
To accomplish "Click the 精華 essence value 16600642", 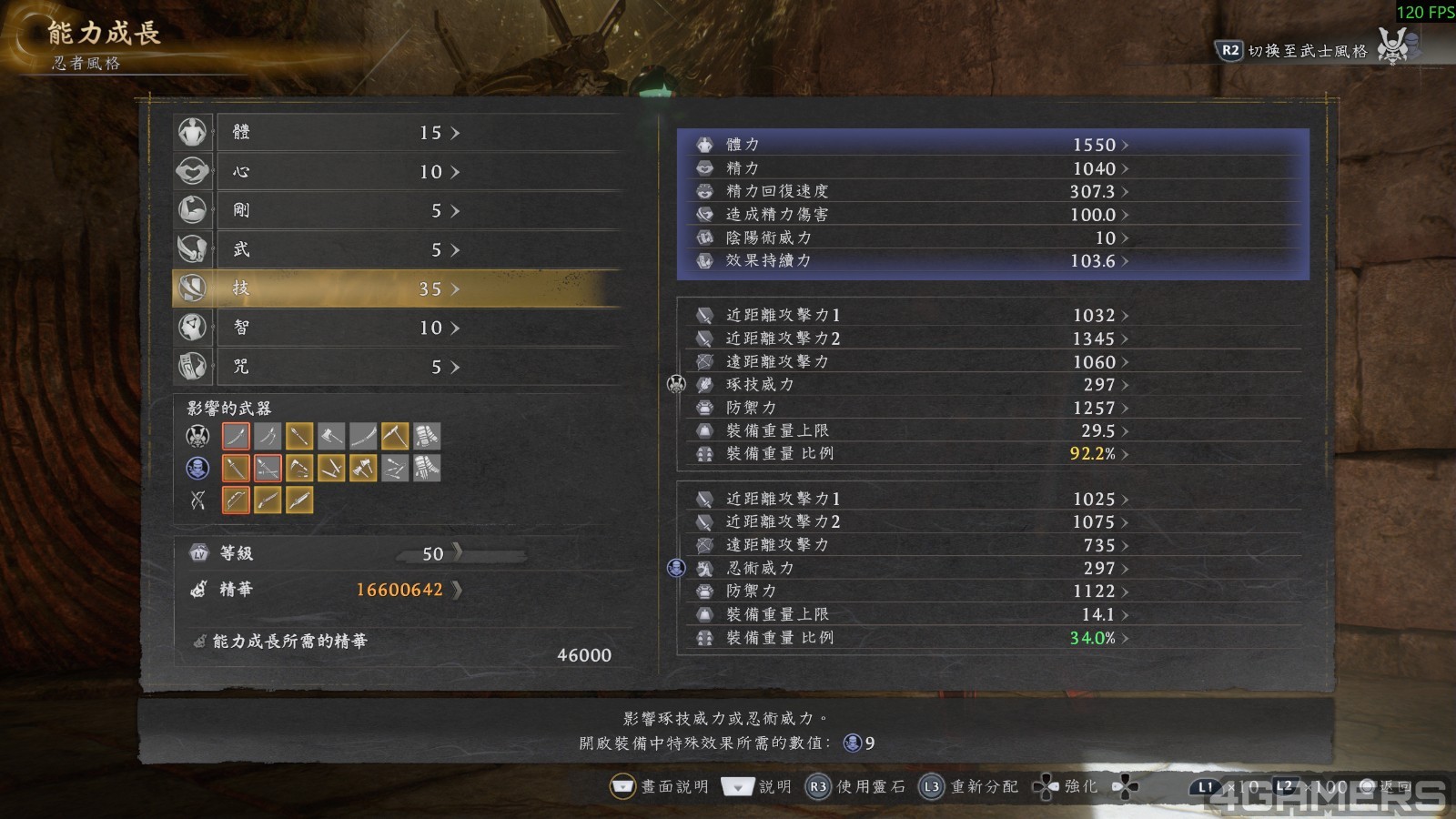I will tap(400, 590).
